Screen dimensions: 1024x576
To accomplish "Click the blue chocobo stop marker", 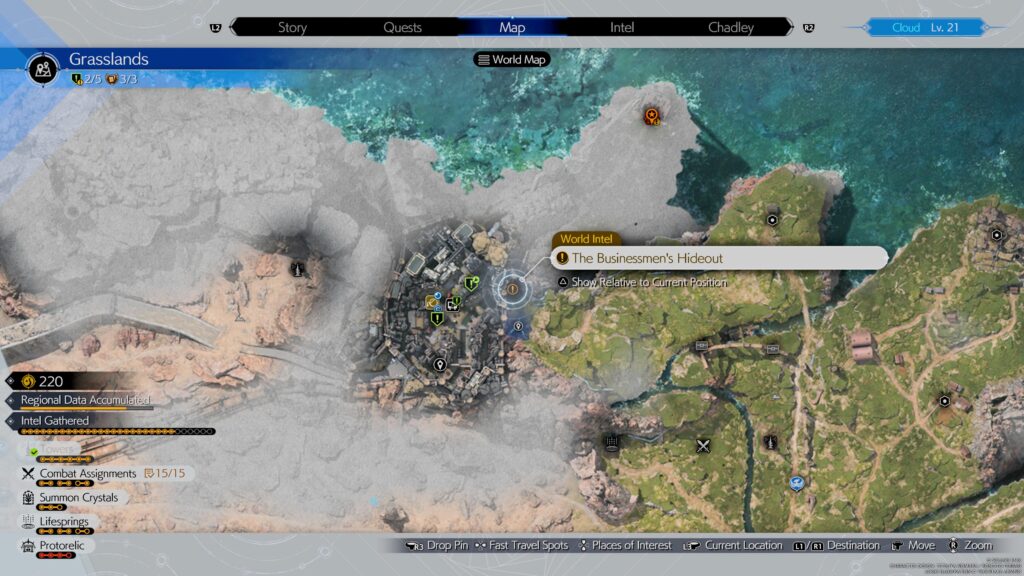I will tap(796, 483).
